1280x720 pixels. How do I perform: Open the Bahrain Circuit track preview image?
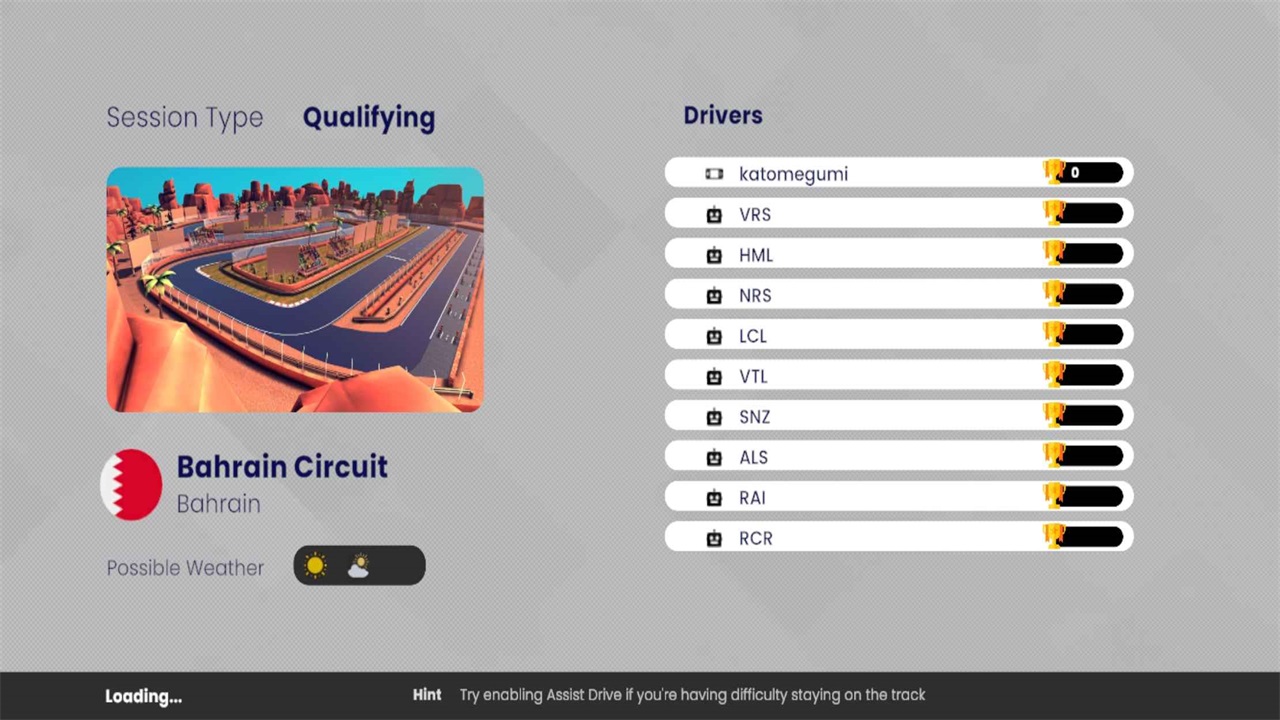295,289
